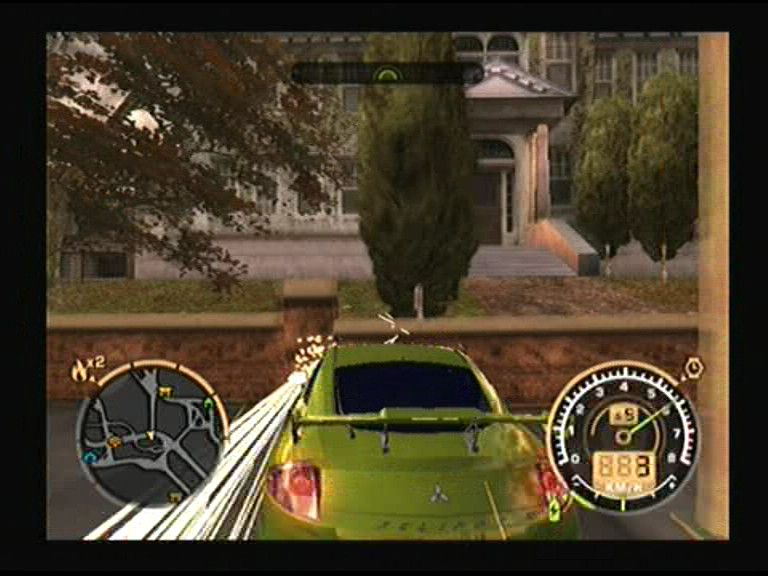
Task: Click the hexagon speedbreaker icon by the tachometer
Action: 693,368
